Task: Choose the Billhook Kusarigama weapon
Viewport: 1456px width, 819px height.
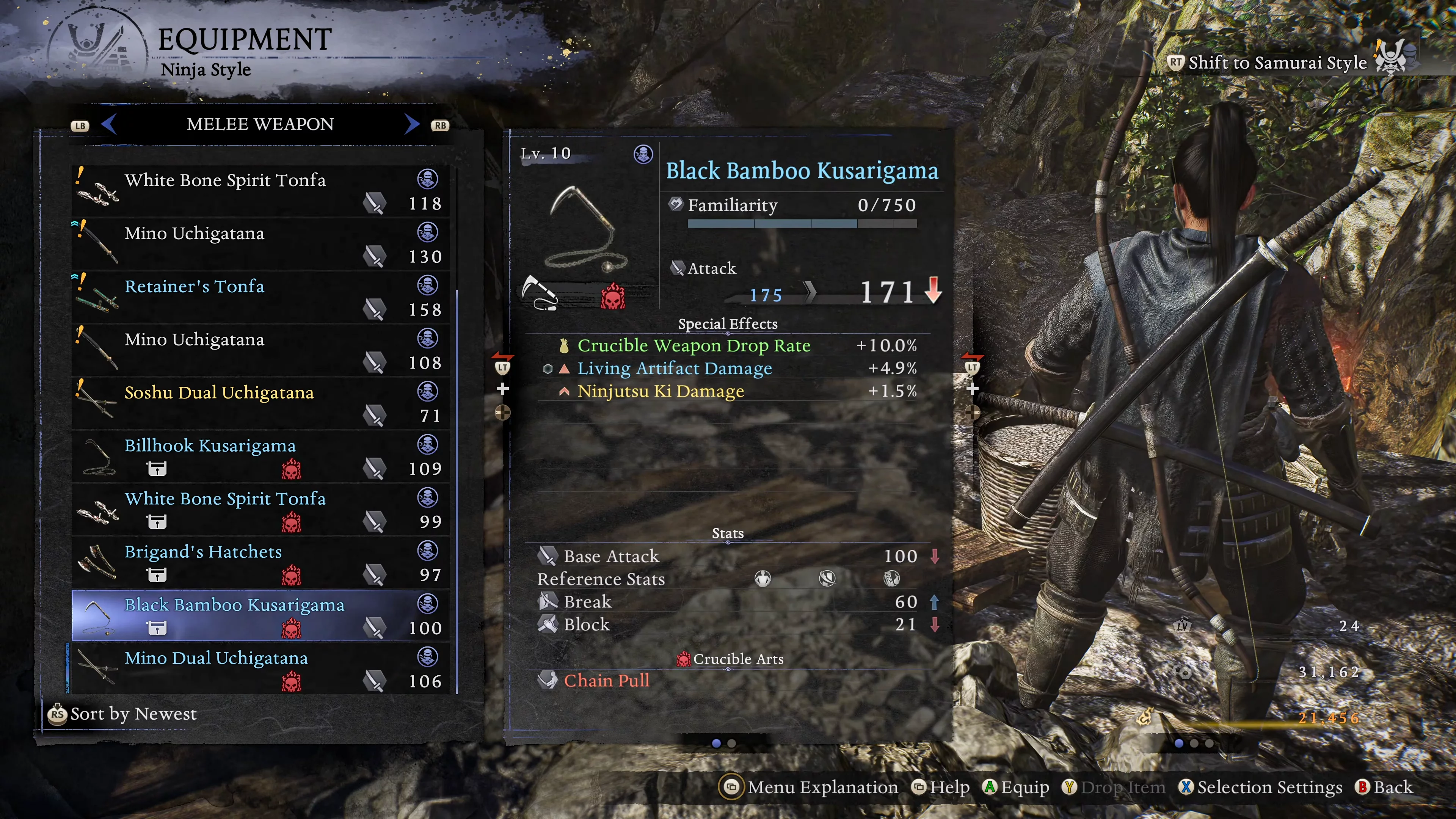Action: click(260, 456)
